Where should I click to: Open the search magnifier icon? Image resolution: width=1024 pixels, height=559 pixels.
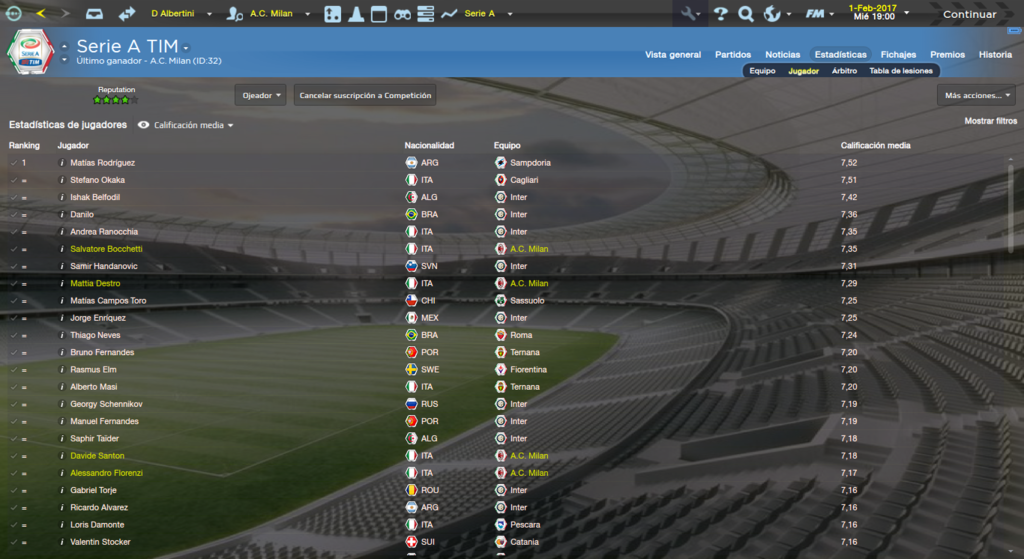pos(745,14)
